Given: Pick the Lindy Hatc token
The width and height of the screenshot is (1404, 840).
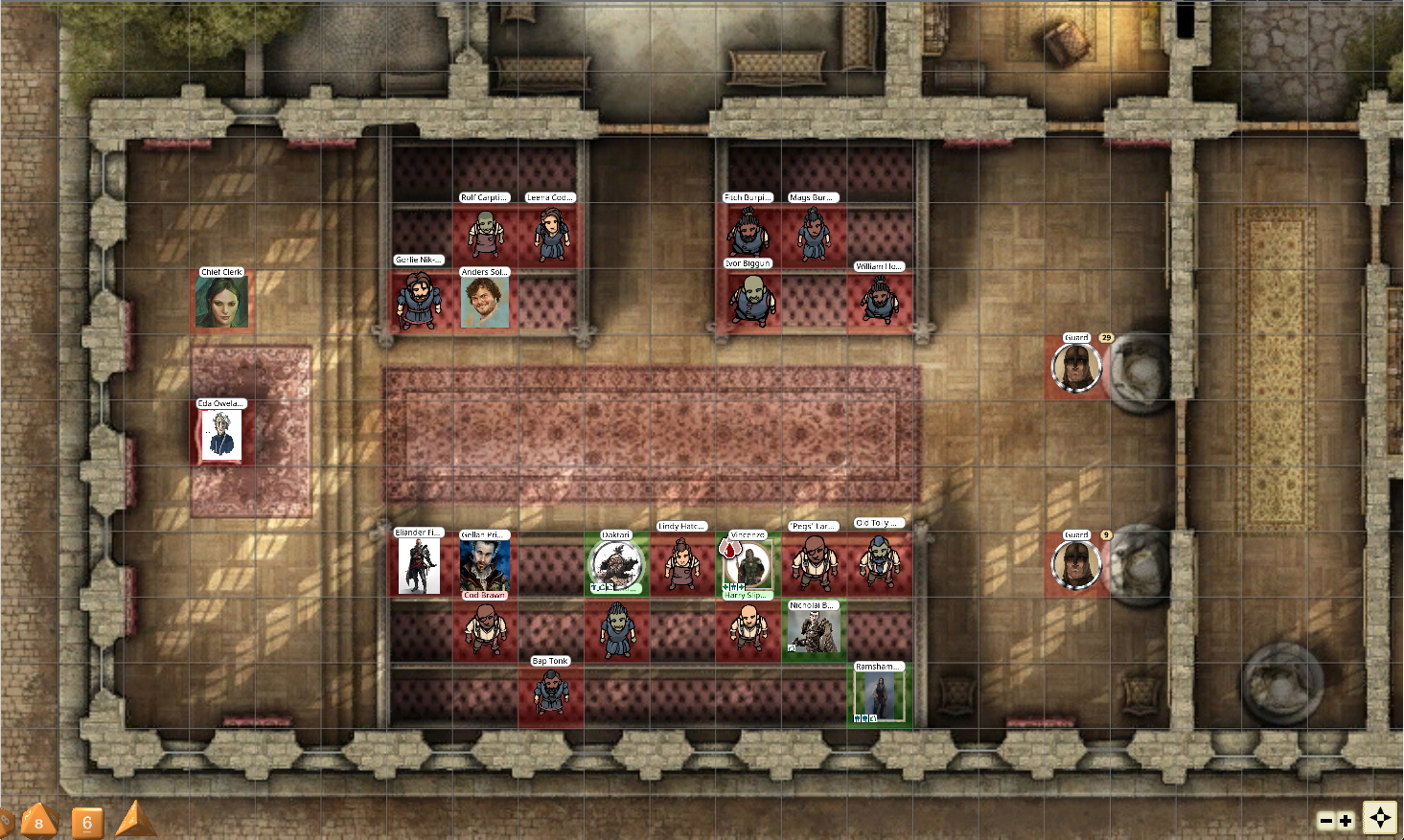Looking at the screenshot, I should click(x=681, y=562).
